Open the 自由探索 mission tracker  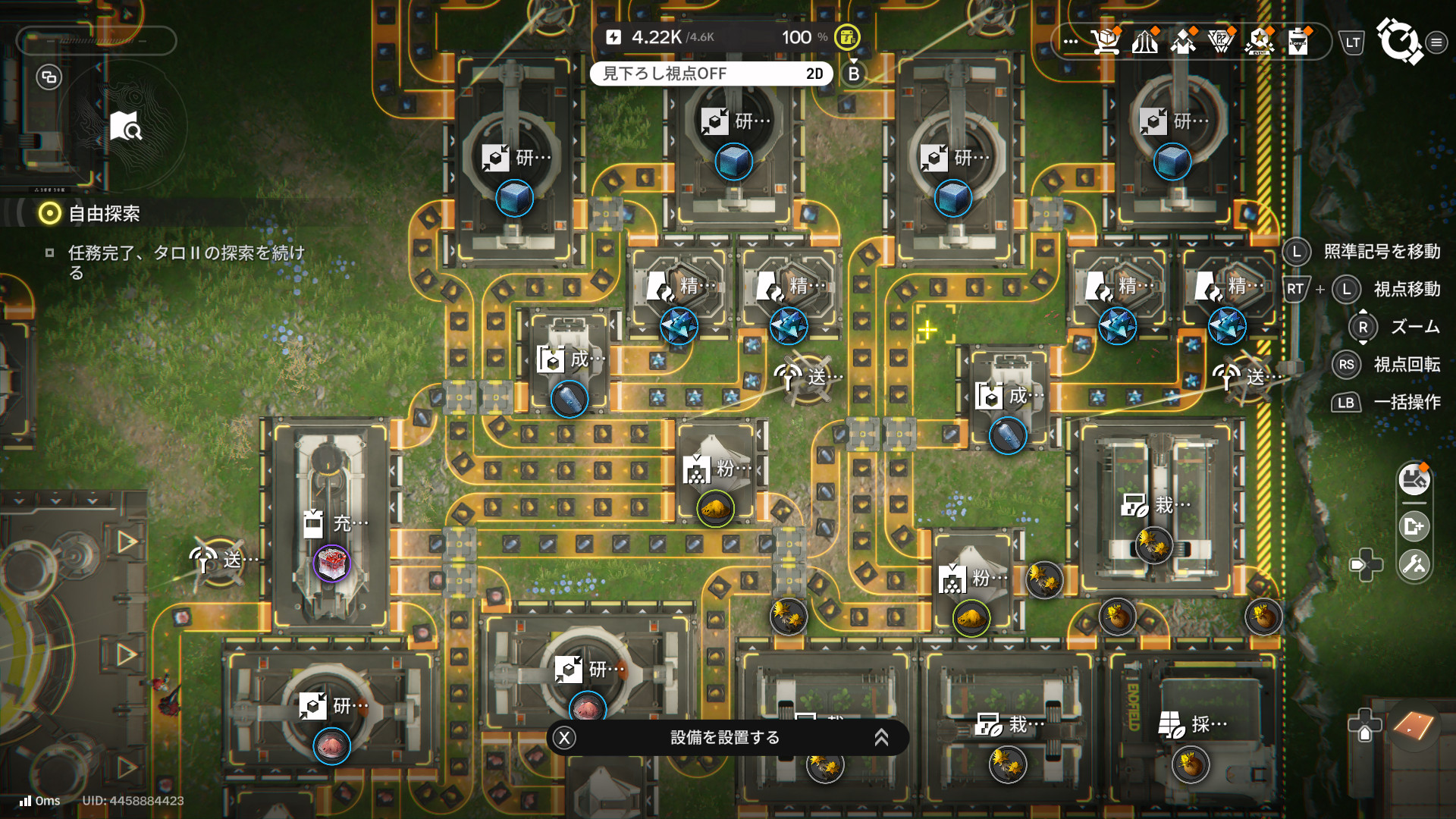[x=104, y=214]
